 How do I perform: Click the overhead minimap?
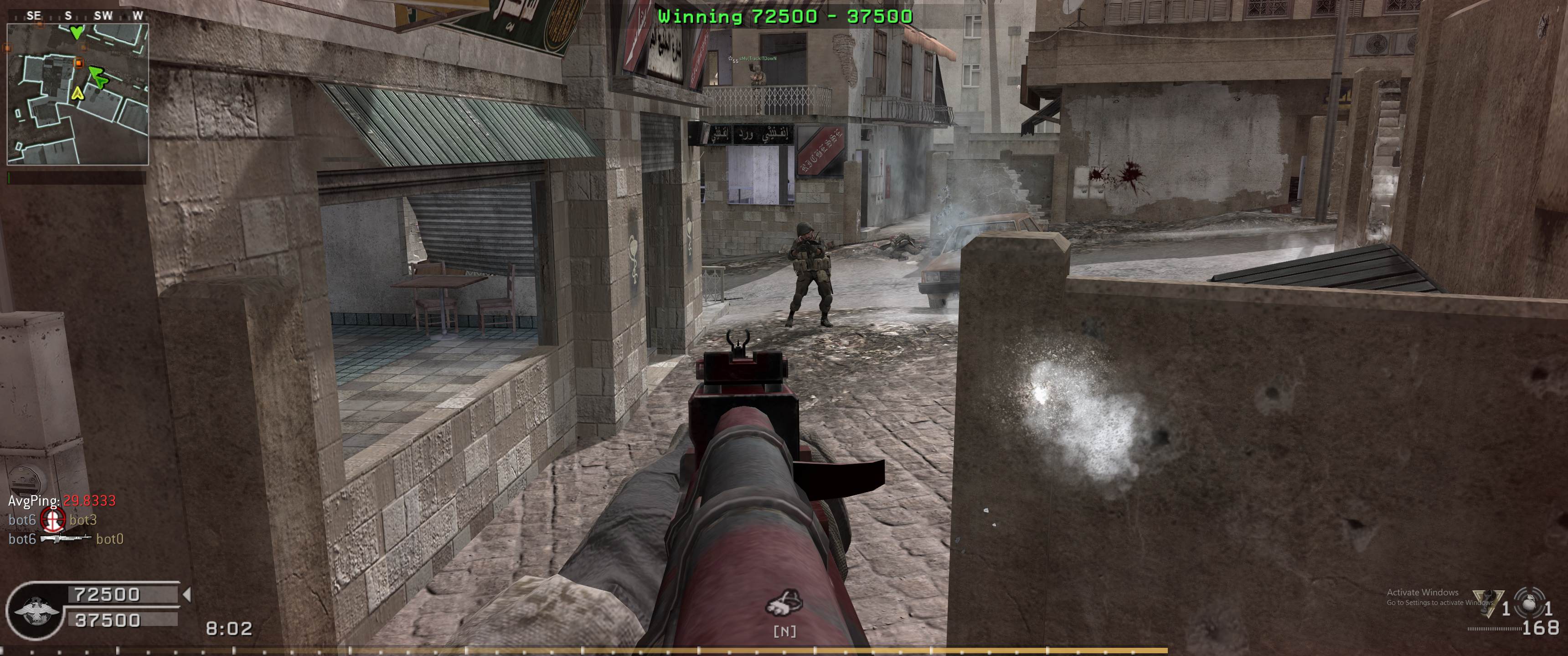point(77,94)
